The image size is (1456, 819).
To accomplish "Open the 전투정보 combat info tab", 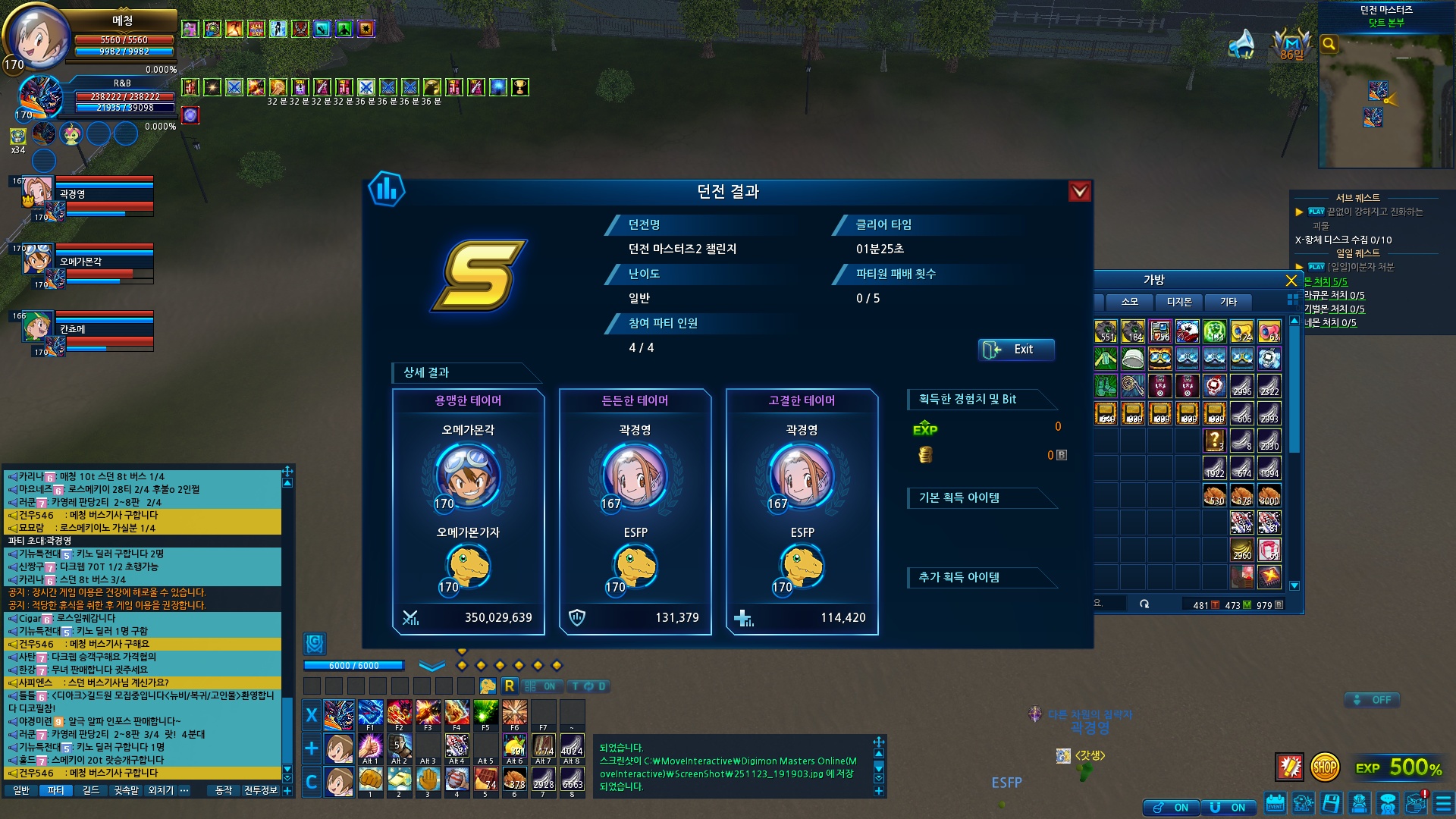I will tap(261, 790).
